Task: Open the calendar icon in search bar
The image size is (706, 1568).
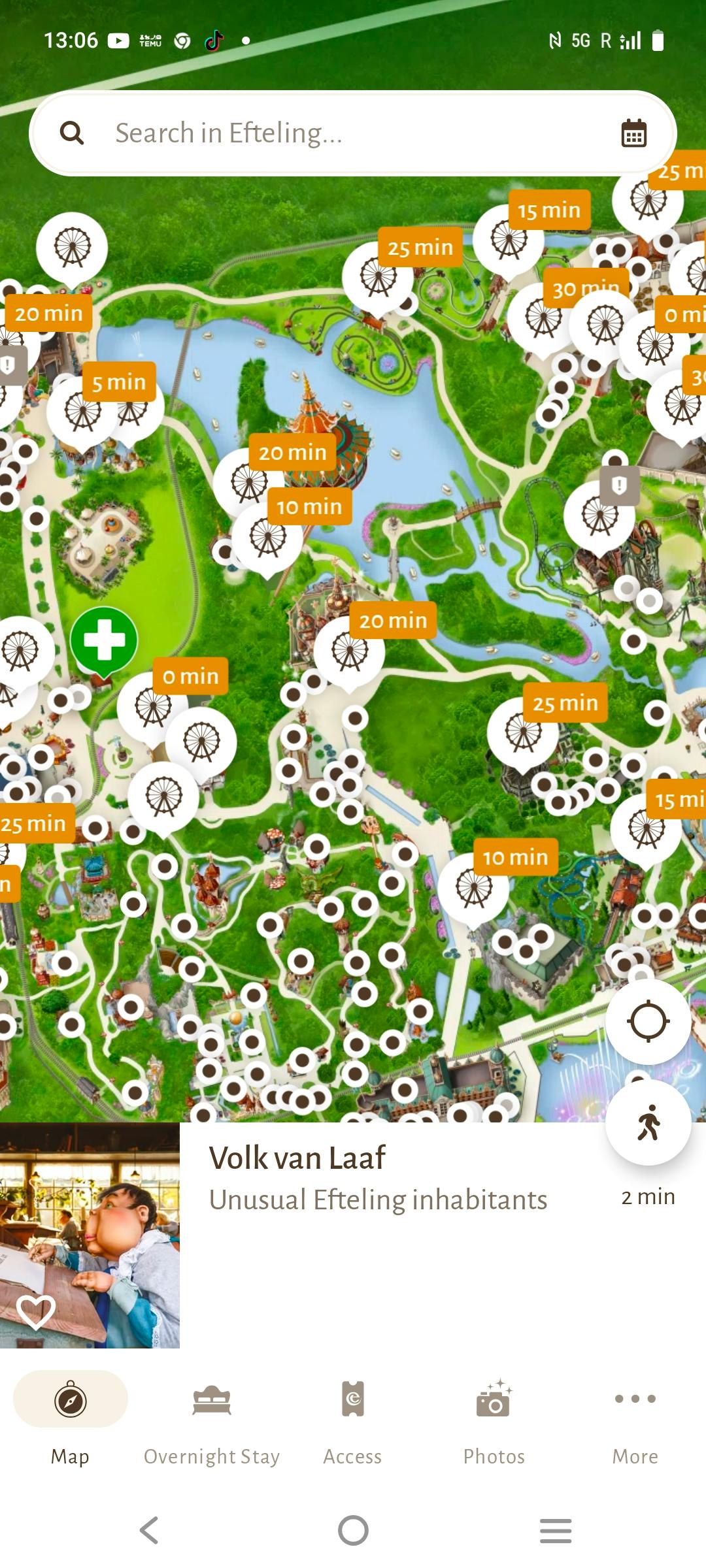Action: (x=633, y=133)
